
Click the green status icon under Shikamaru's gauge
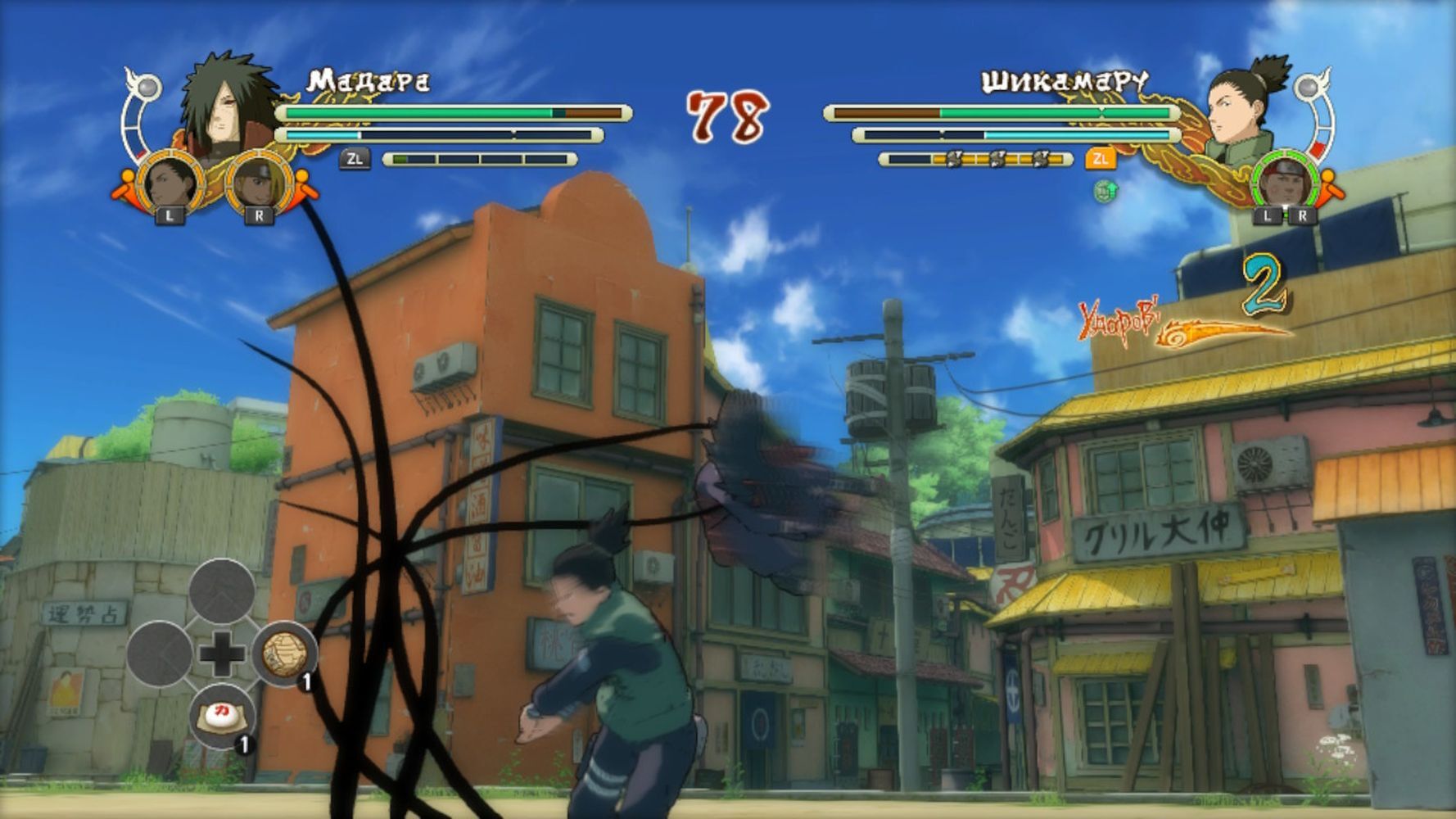point(1105,191)
